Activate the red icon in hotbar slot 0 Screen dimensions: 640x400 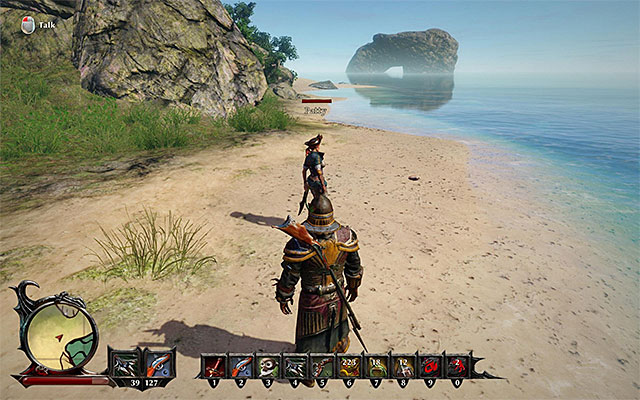click(457, 365)
